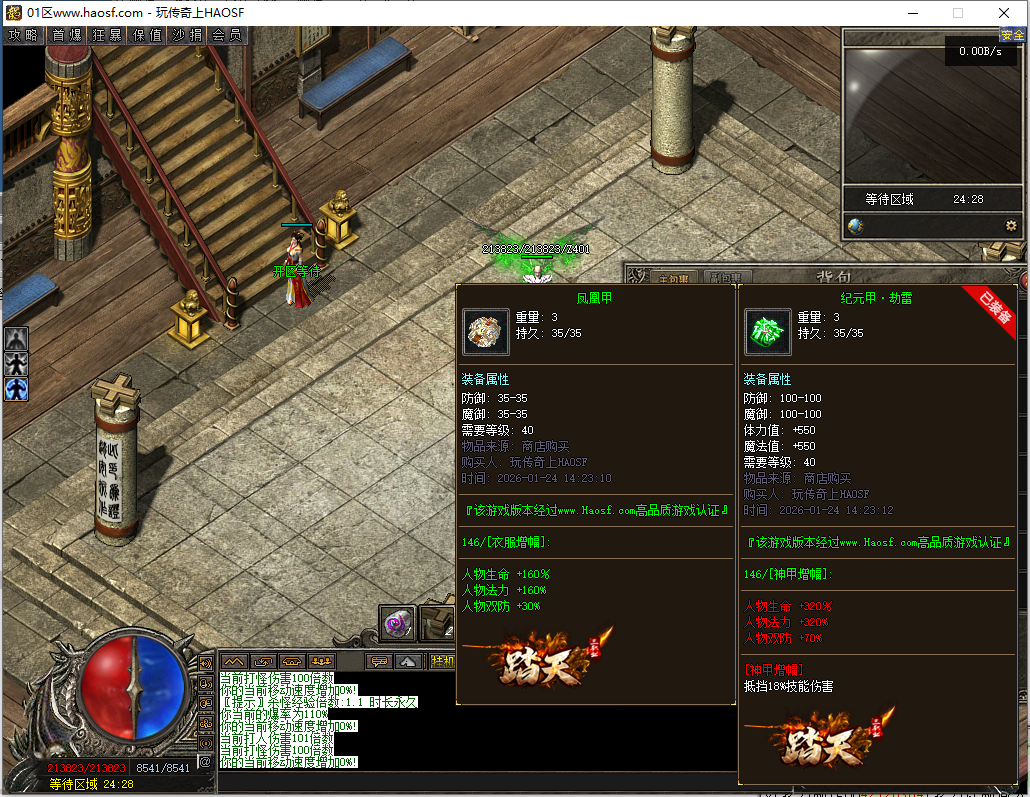Open the 会员 membership menu

[x=227, y=35]
